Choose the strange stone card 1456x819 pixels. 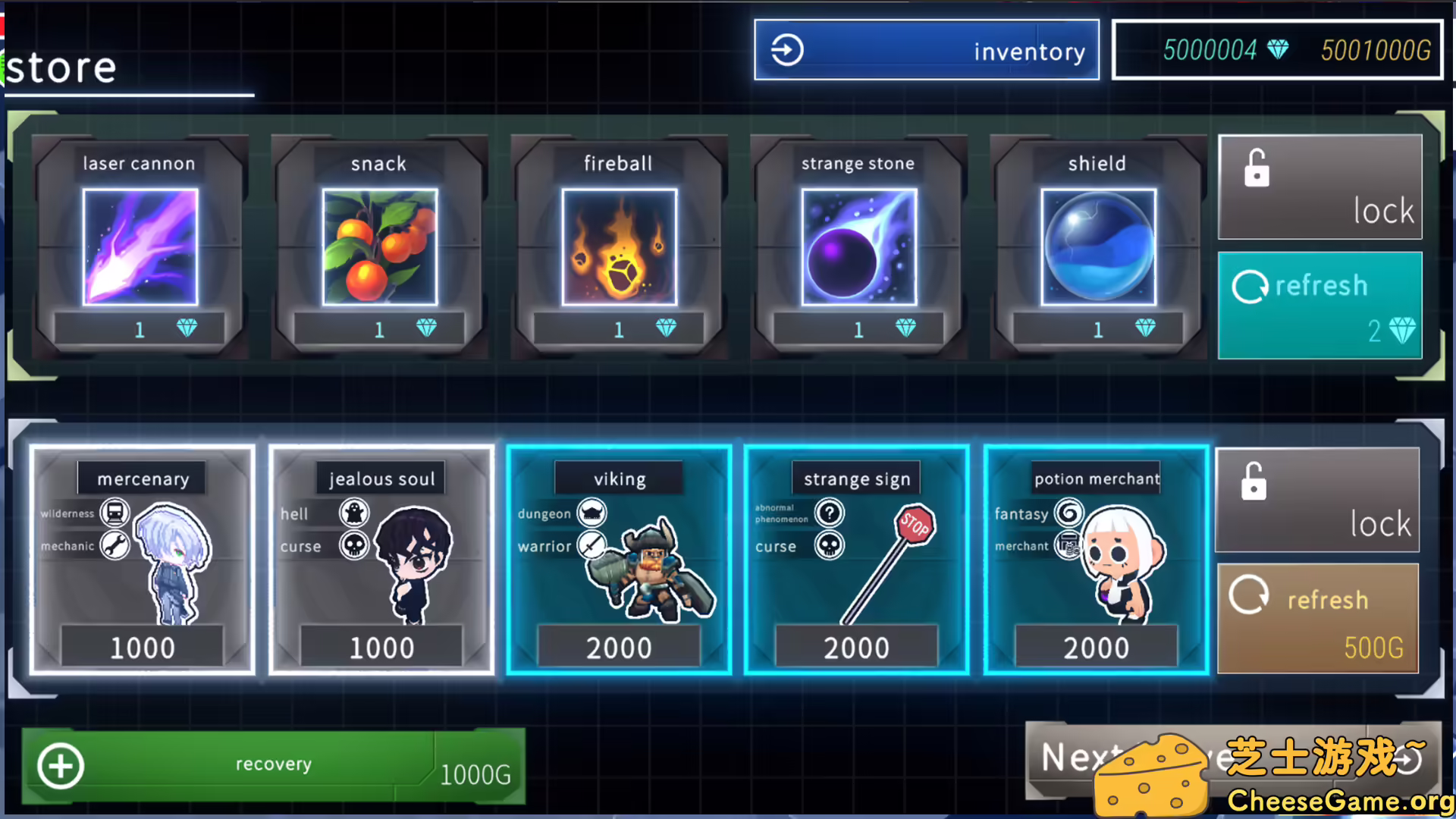click(858, 246)
